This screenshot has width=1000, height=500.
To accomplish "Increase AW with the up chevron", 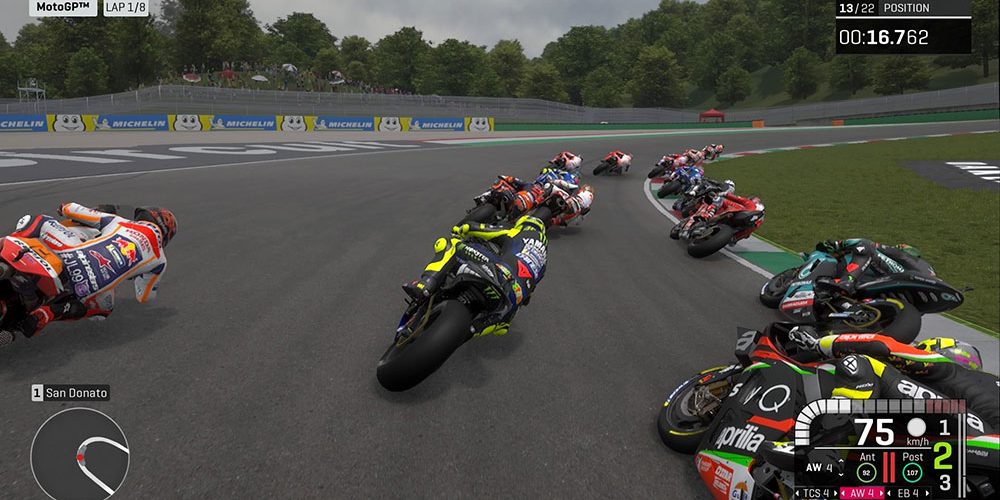I will click(x=841, y=460).
